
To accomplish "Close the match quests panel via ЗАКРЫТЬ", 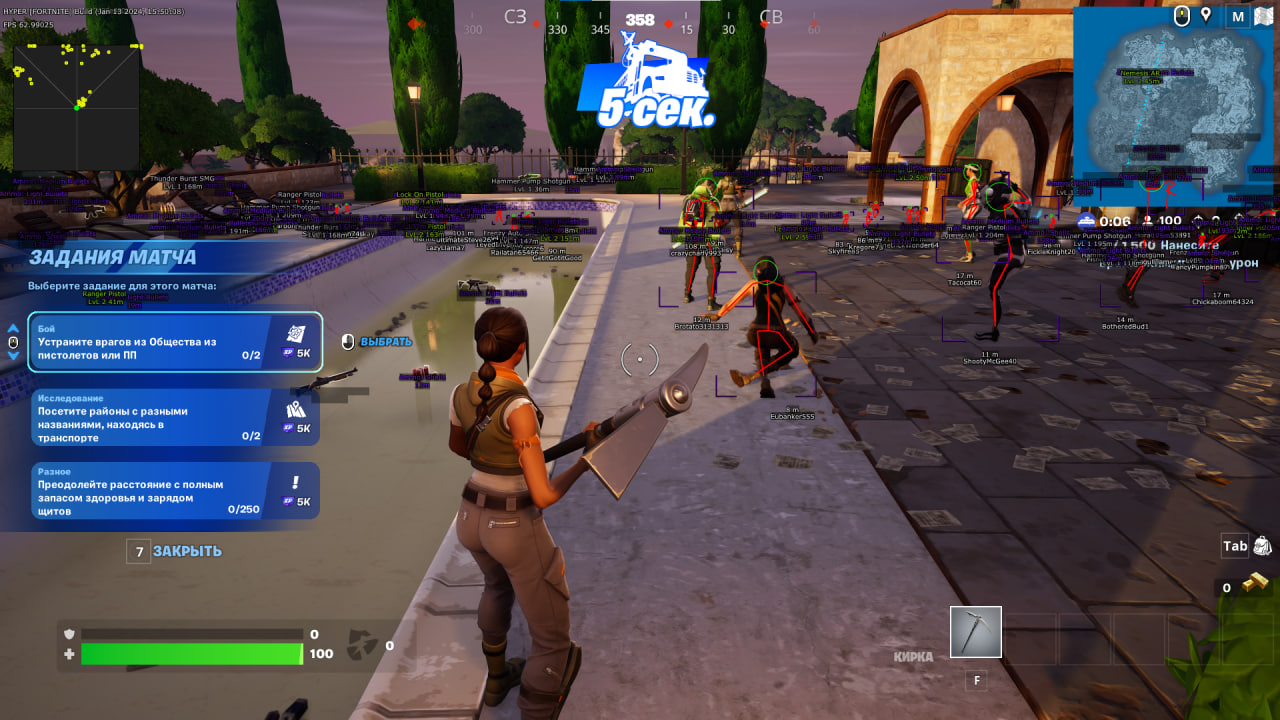I will 186,551.
